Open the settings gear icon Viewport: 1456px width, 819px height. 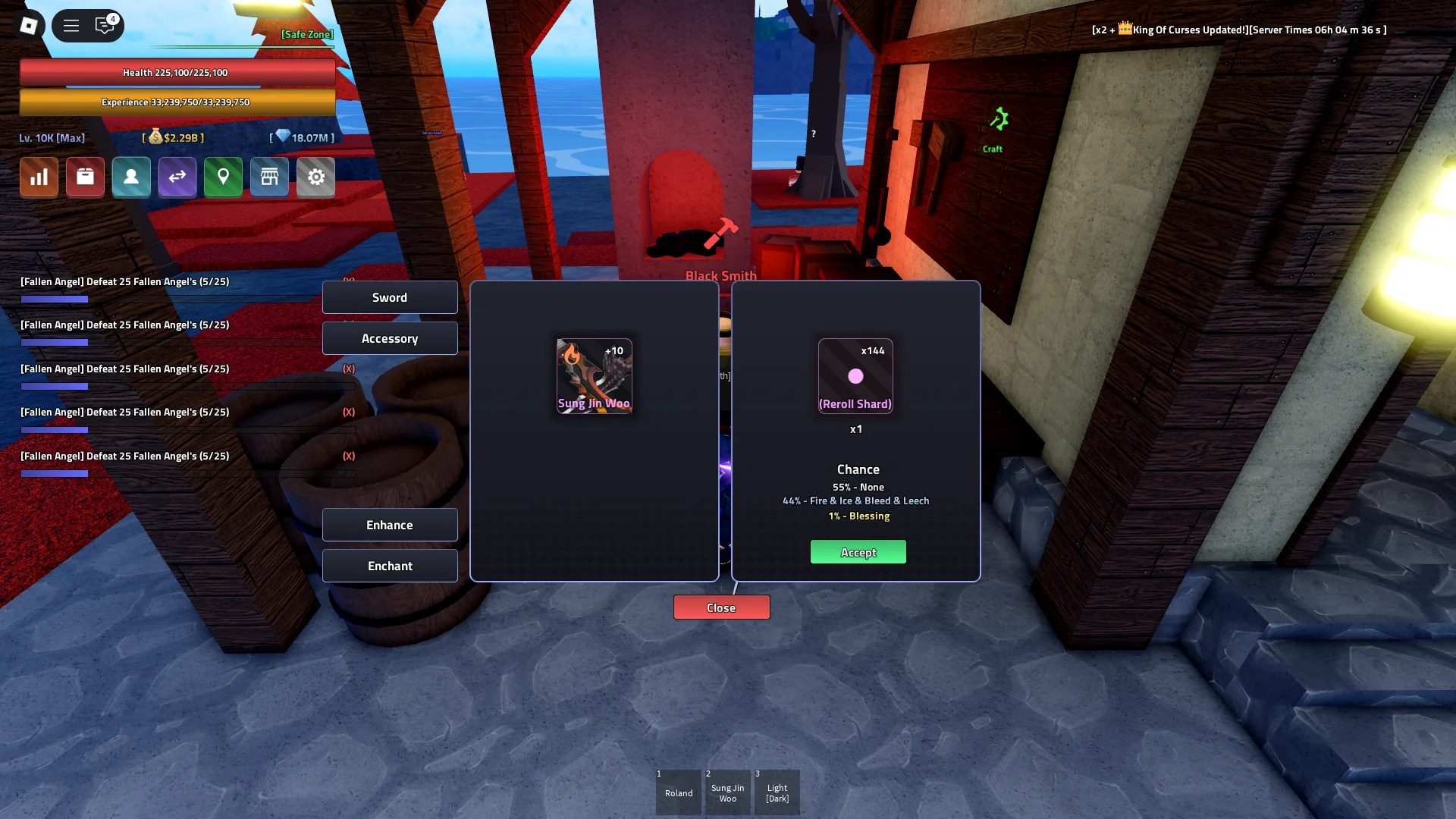[x=315, y=177]
